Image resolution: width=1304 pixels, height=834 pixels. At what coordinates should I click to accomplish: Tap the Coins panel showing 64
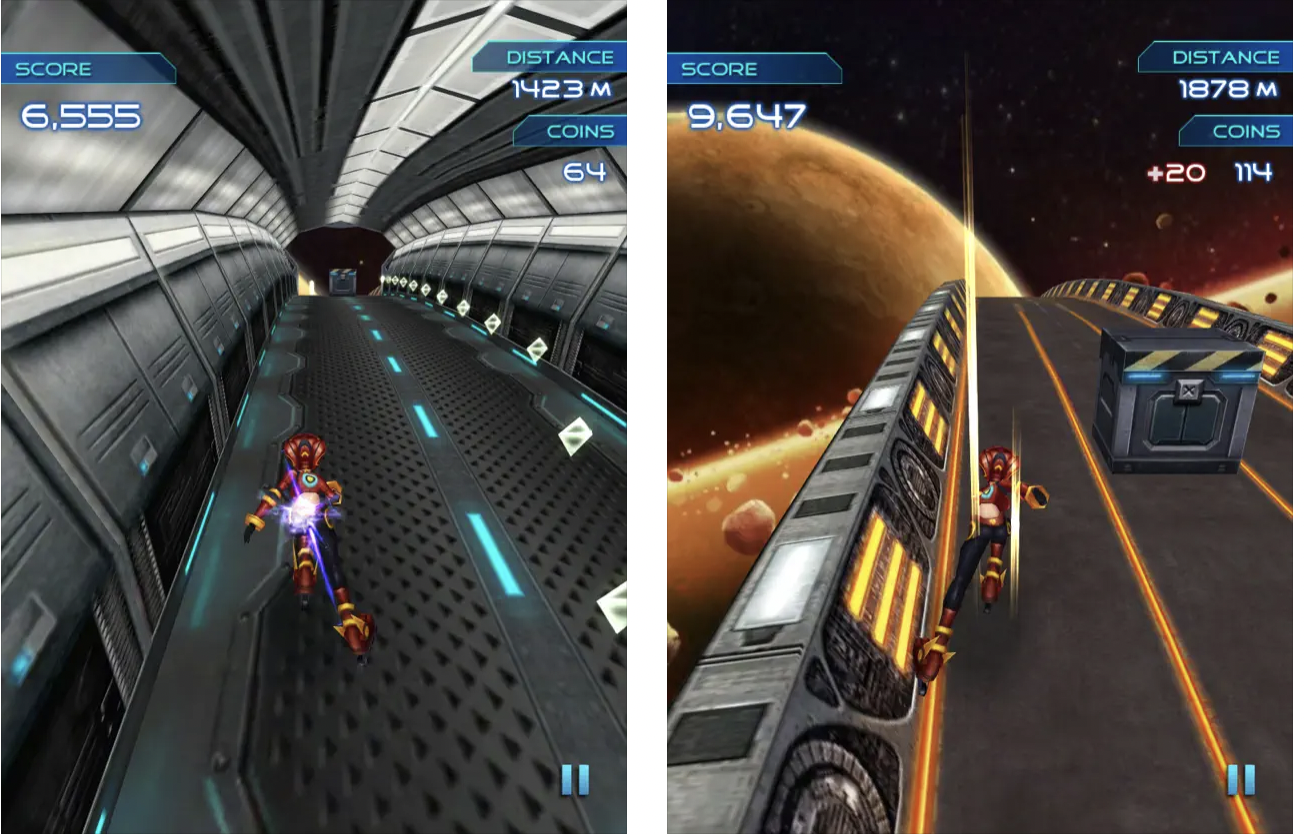[x=576, y=152]
